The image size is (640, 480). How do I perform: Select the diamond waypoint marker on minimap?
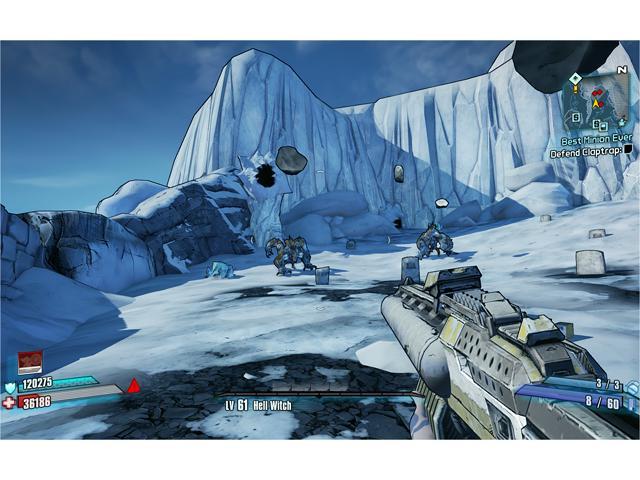tap(573, 78)
